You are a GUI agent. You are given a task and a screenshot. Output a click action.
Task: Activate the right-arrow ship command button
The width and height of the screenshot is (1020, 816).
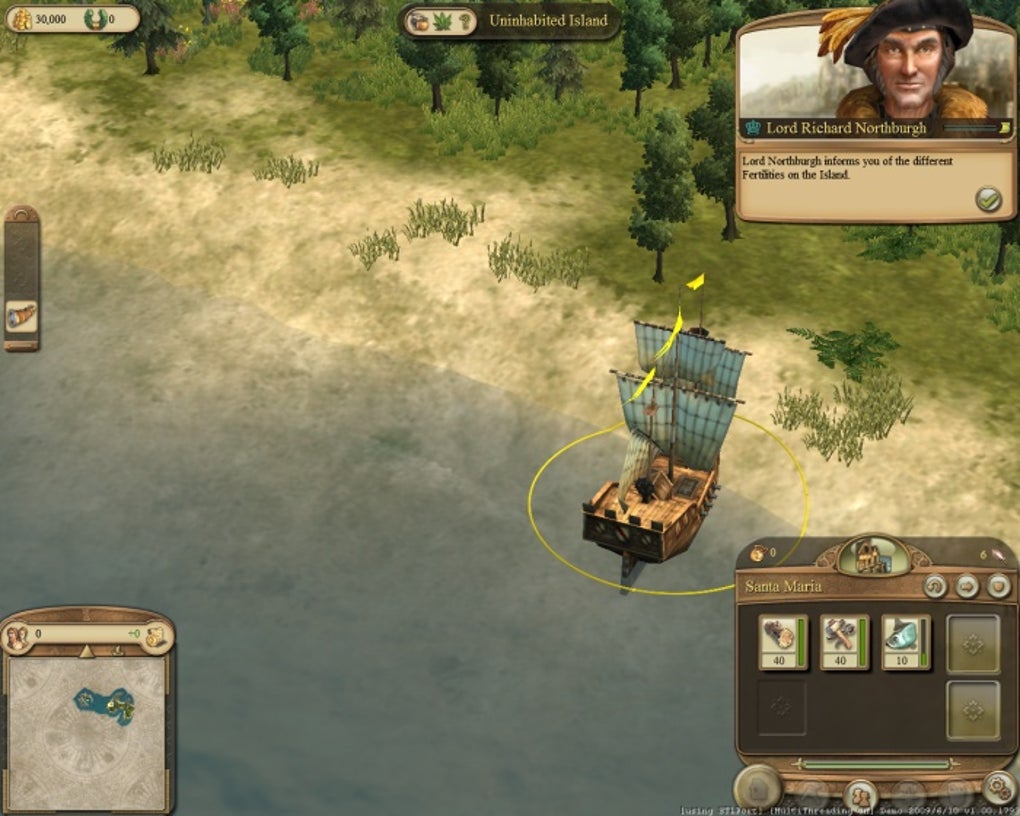pyautogui.click(x=966, y=586)
